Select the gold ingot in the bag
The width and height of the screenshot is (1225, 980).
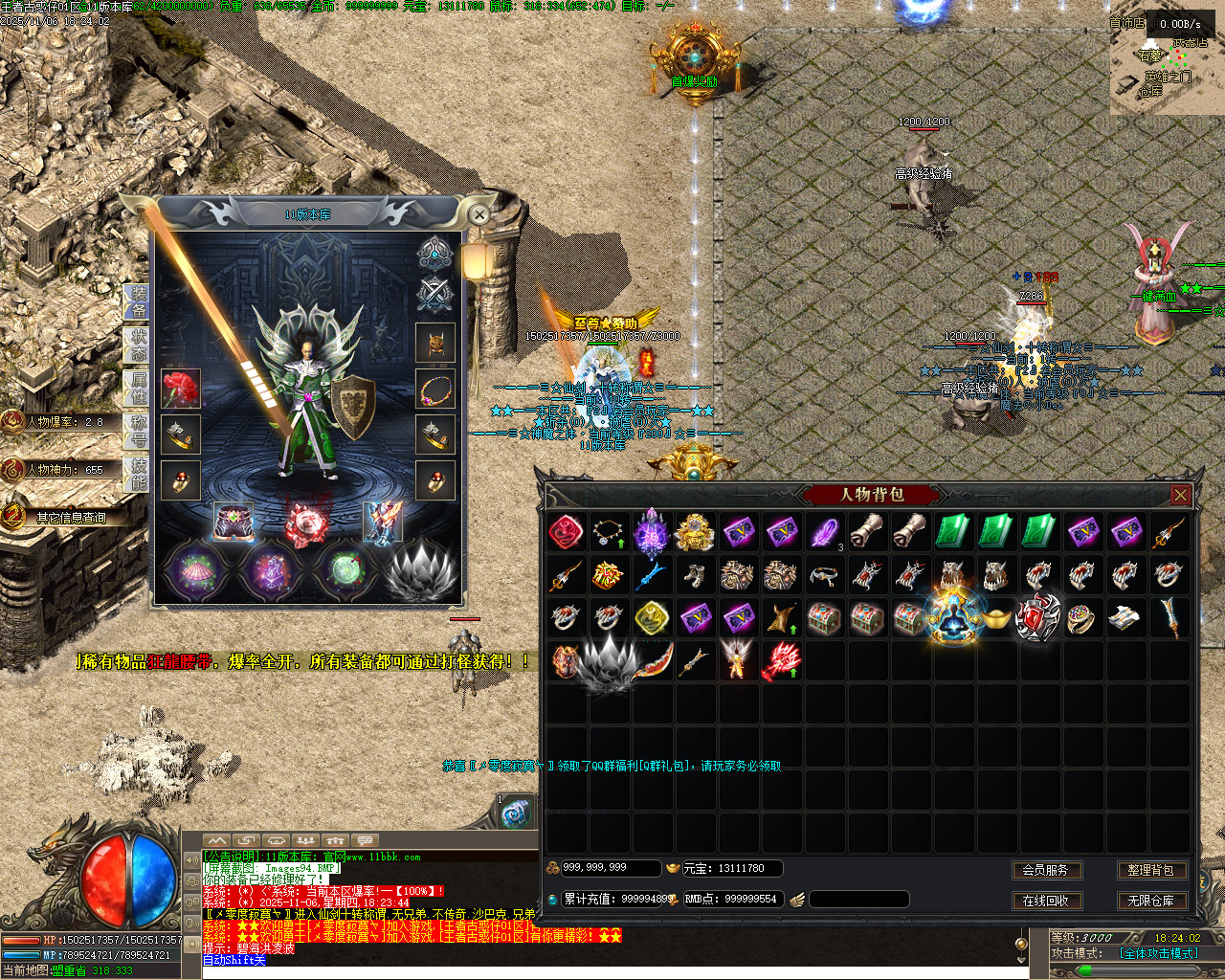995,618
